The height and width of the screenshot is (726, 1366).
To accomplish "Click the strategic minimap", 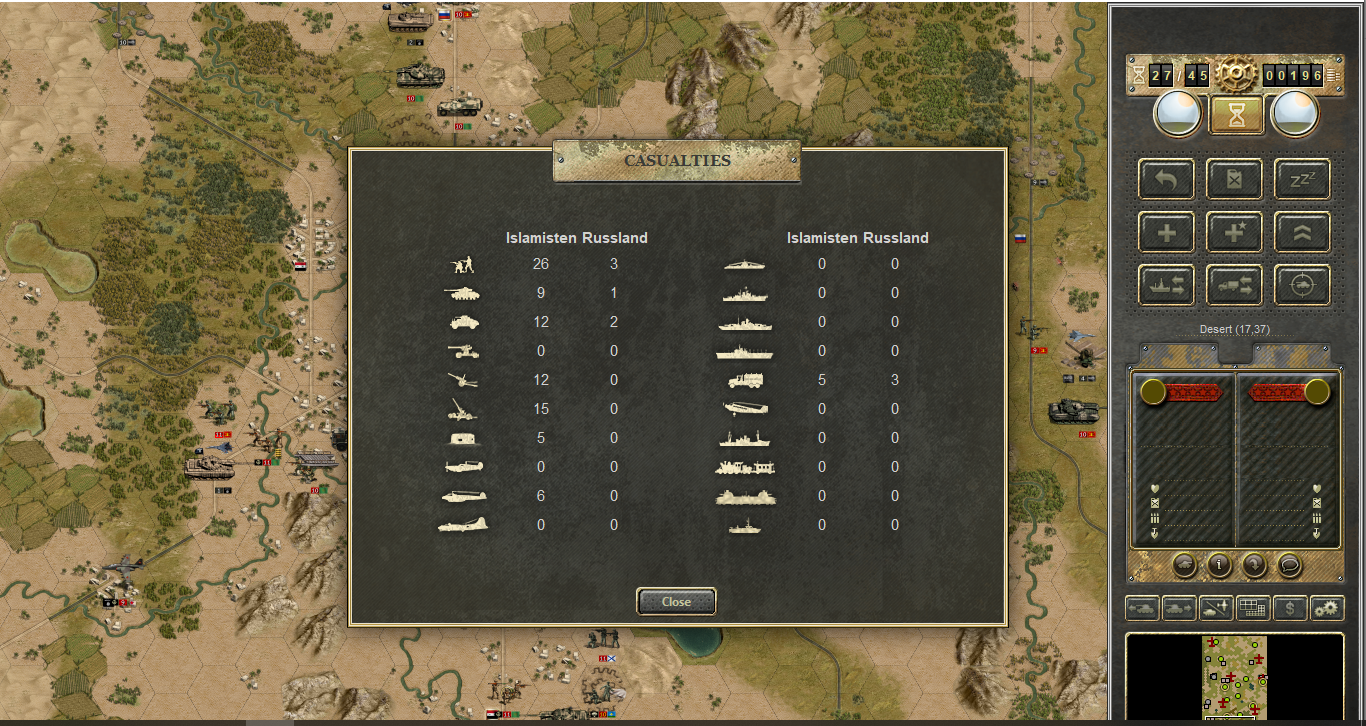I will point(1234,678).
